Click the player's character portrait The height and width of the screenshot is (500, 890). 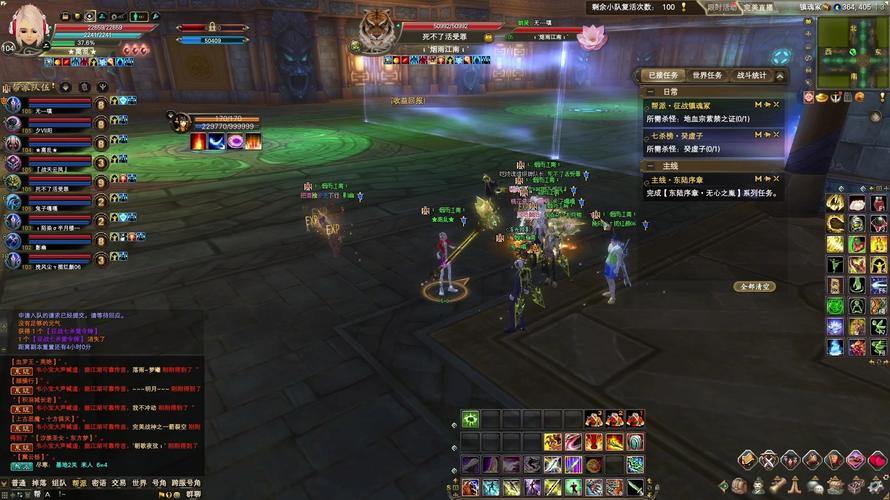tap(27, 27)
